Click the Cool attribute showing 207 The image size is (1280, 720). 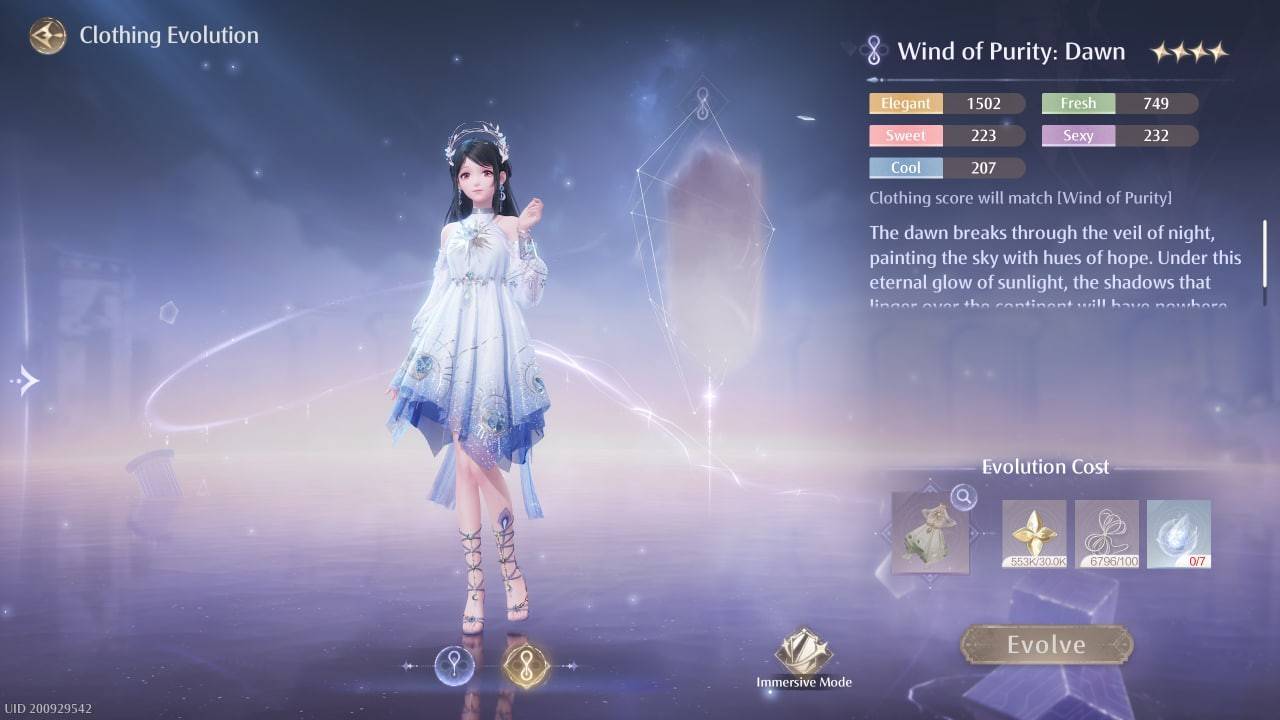(905, 167)
